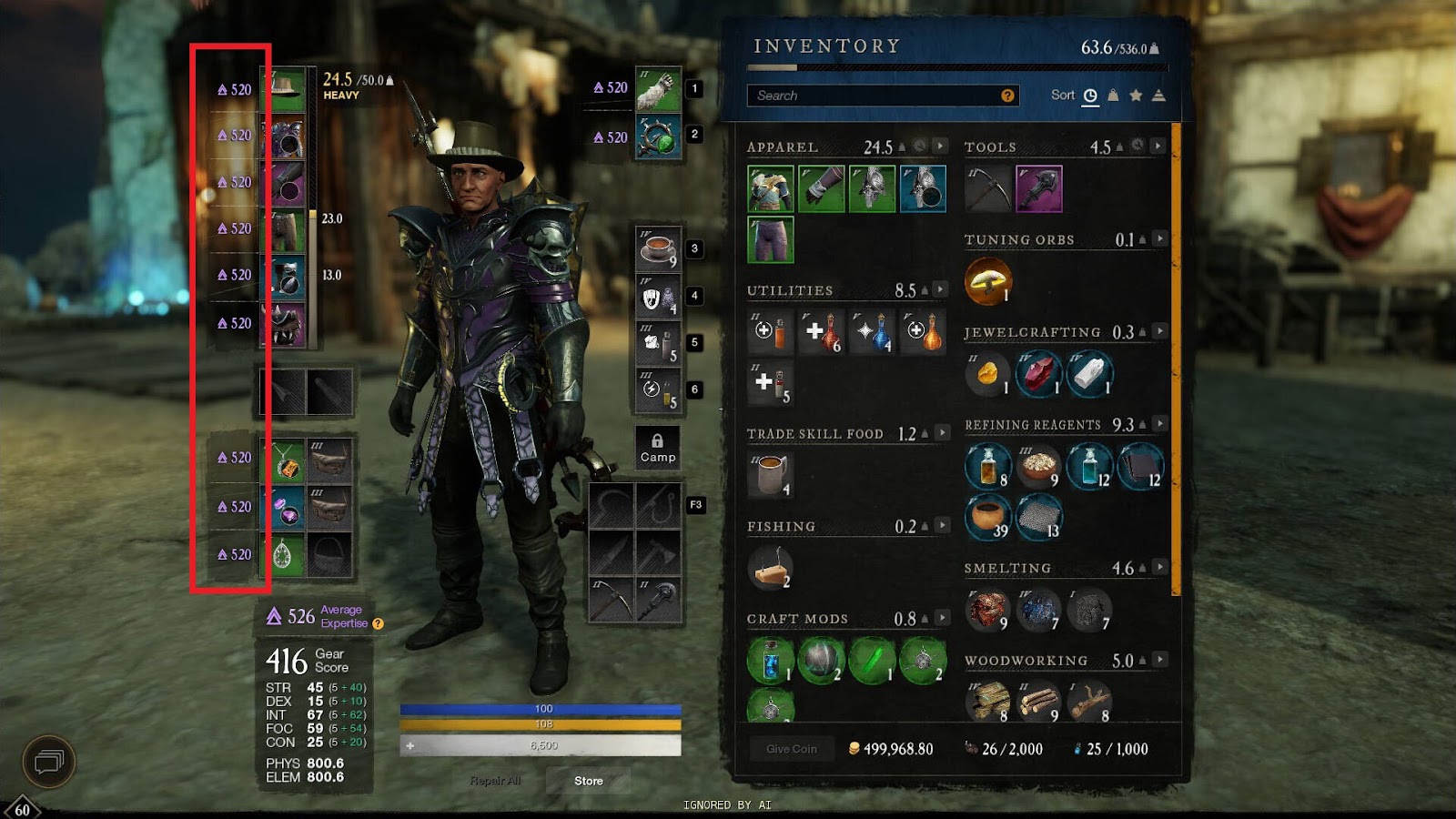Expand the Apparel category

tap(941, 147)
